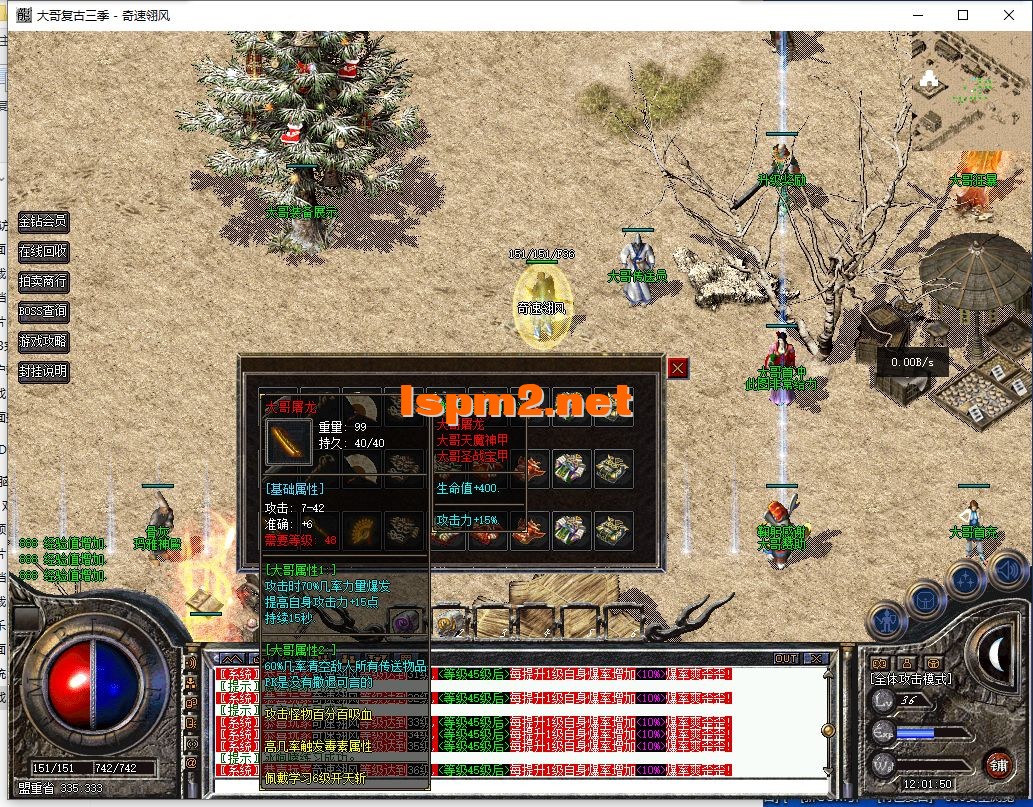Open the 在线回收 recycle menu
The width and height of the screenshot is (1033, 807).
tap(43, 252)
